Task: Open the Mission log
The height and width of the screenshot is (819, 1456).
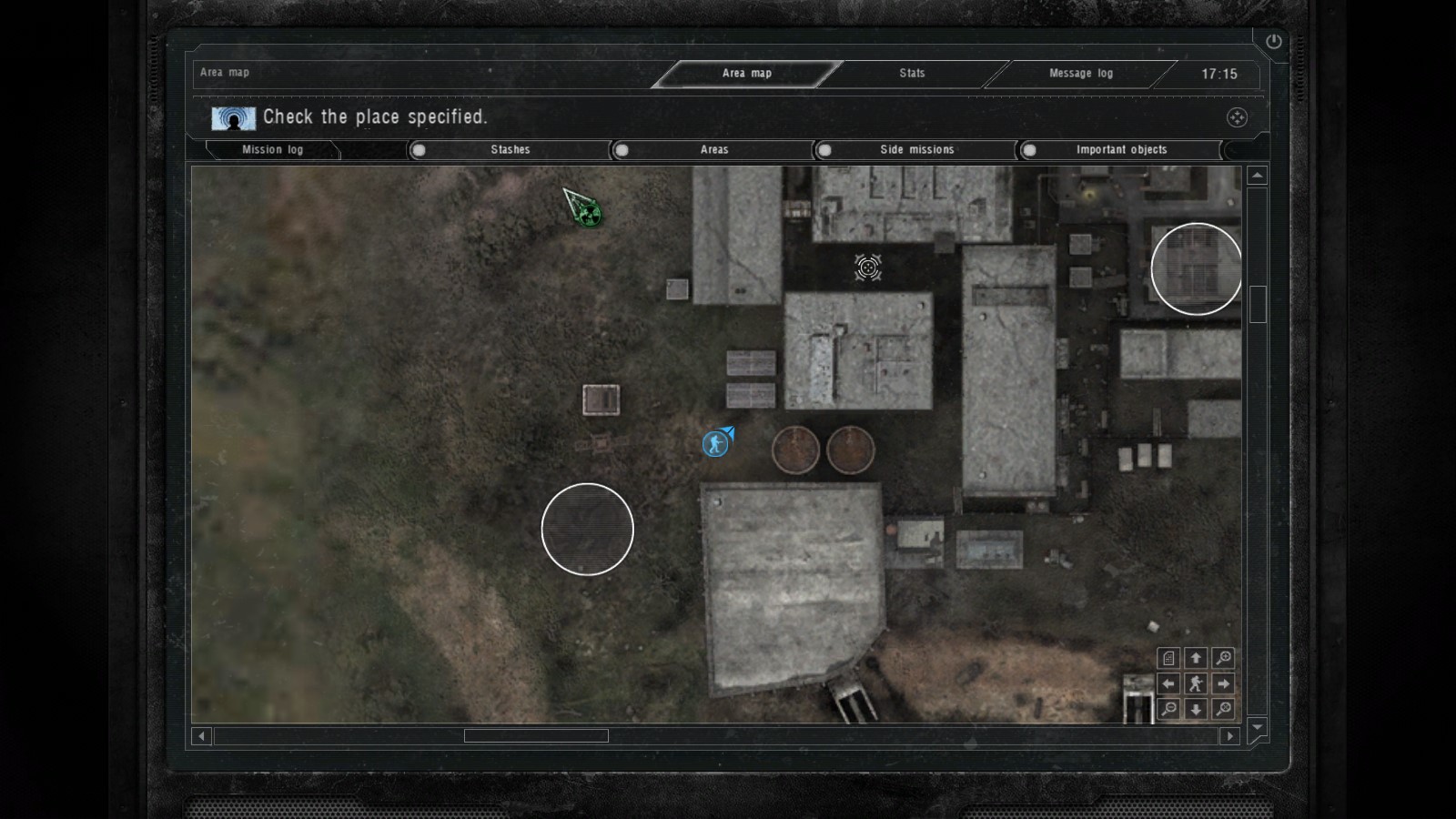Action: click(272, 150)
